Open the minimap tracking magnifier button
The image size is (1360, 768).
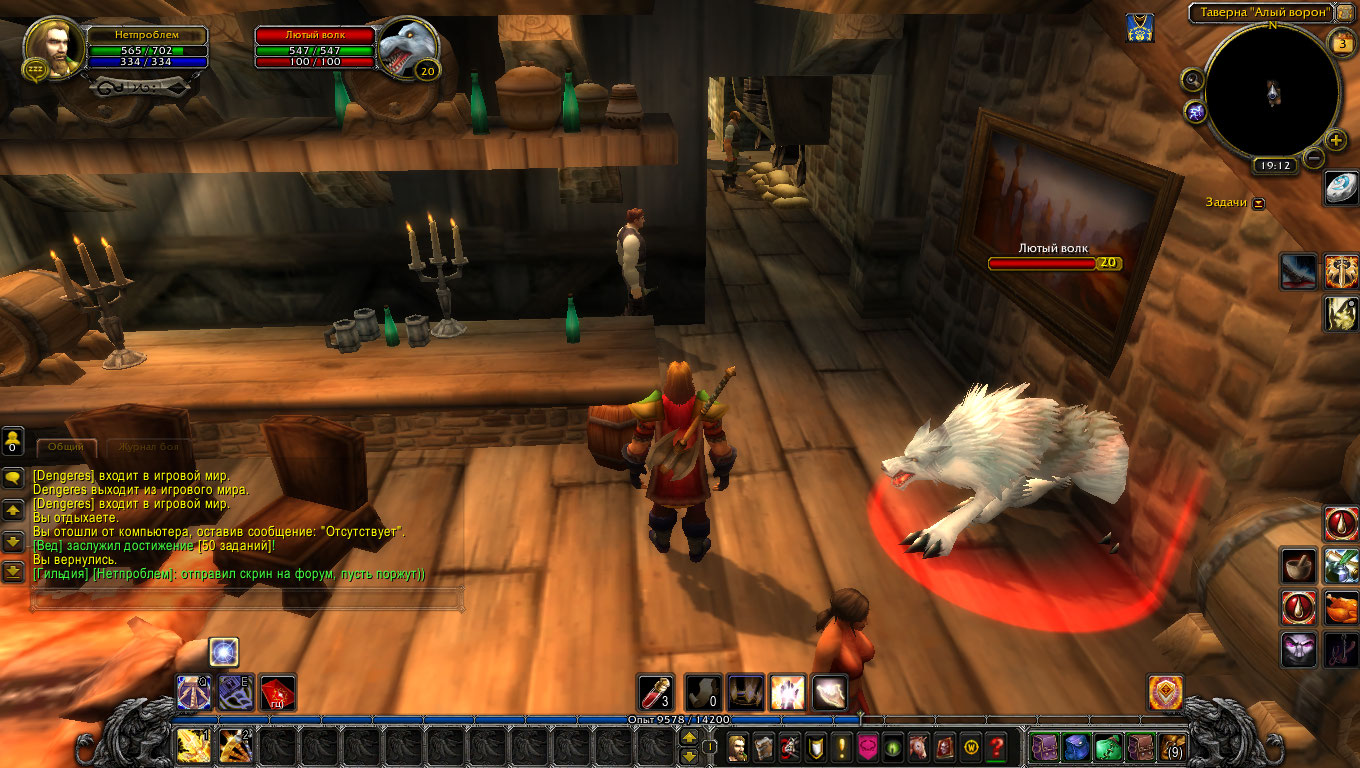click(1192, 79)
